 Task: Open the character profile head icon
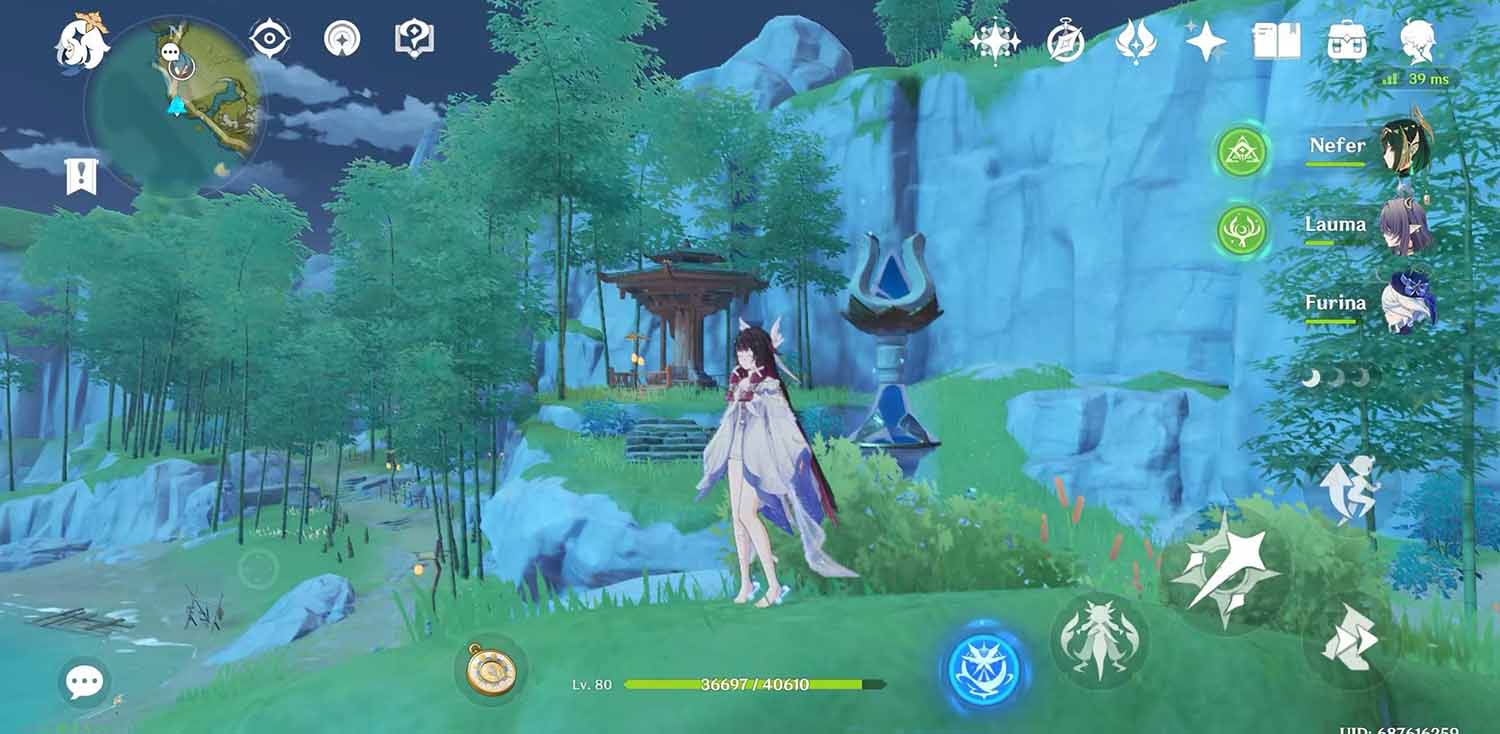1418,42
